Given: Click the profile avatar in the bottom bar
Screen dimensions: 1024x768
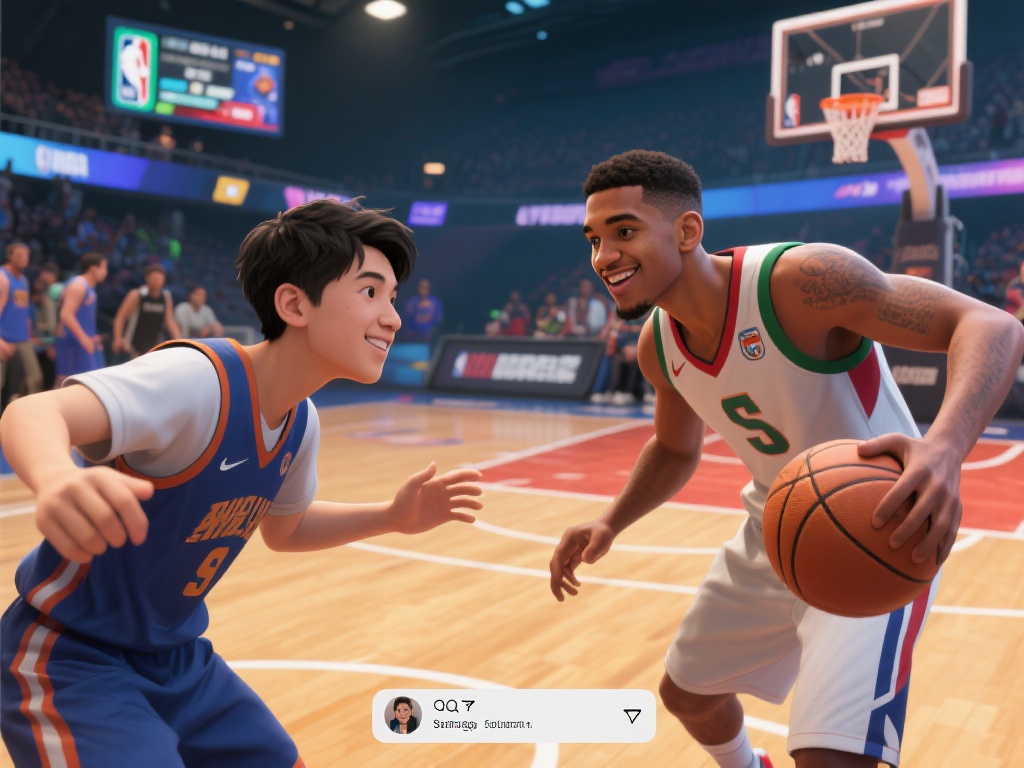Looking at the screenshot, I should [x=403, y=715].
